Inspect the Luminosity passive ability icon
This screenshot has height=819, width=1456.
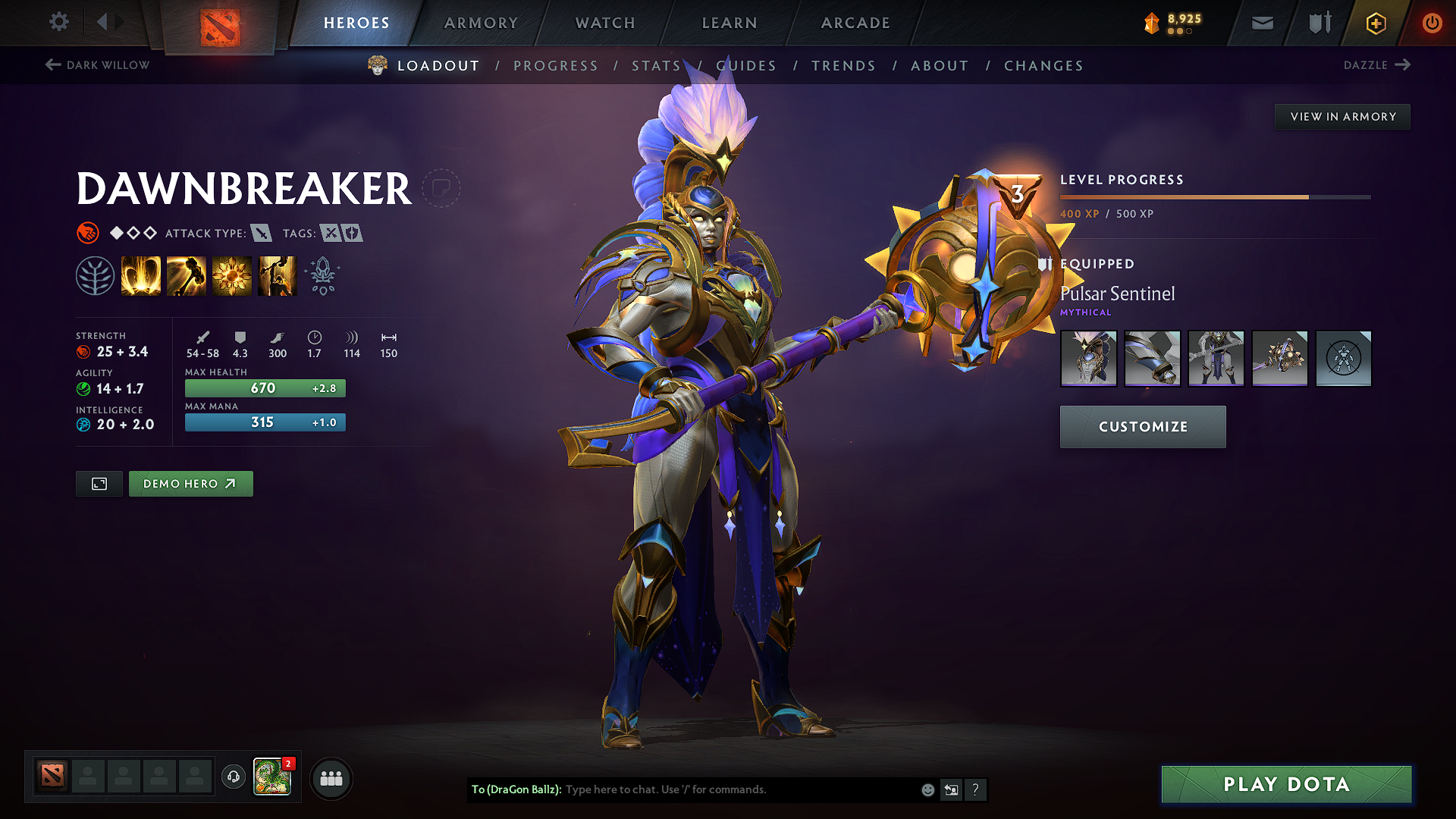[232, 275]
